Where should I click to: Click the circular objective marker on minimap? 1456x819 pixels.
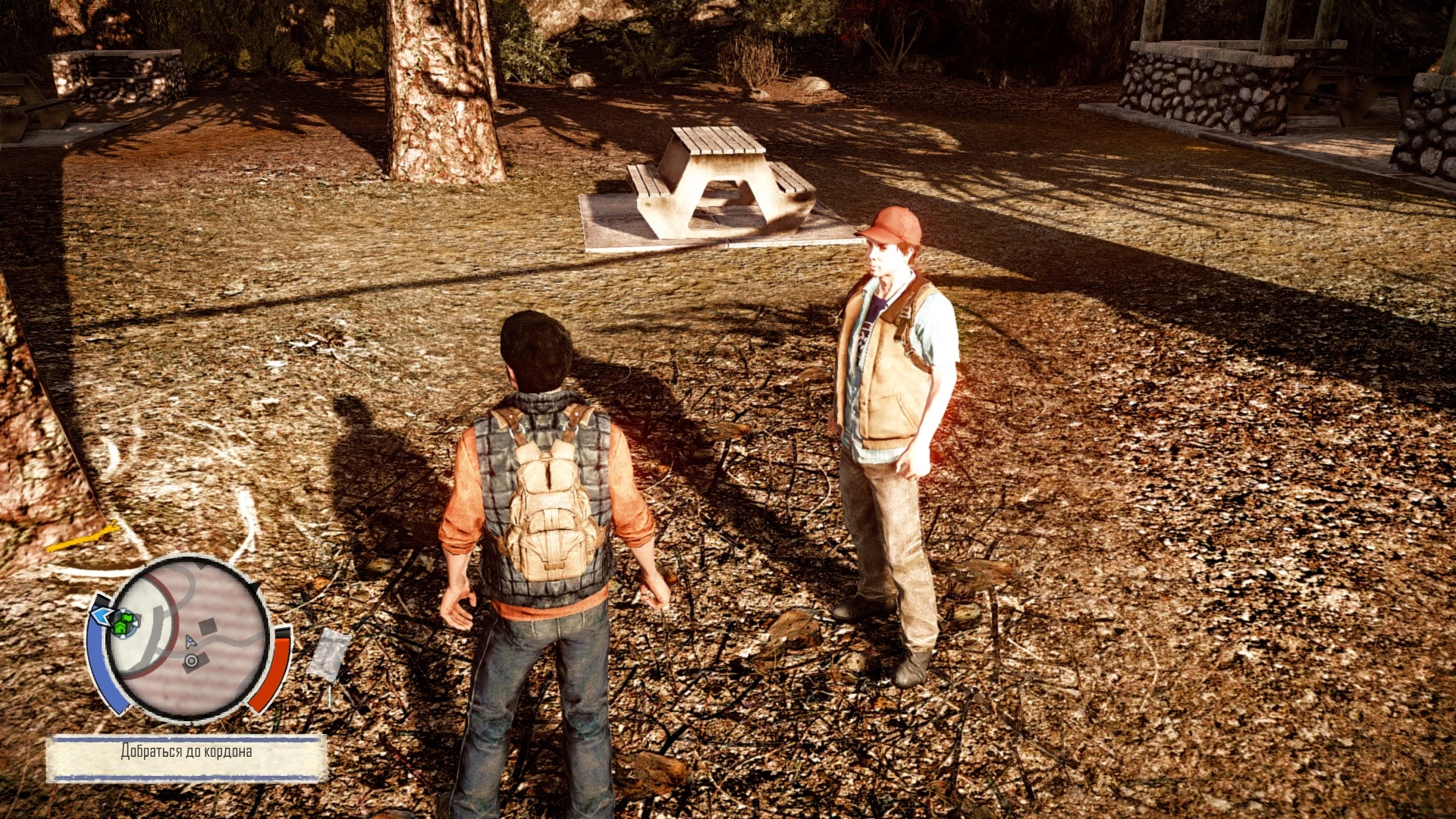pos(191,661)
